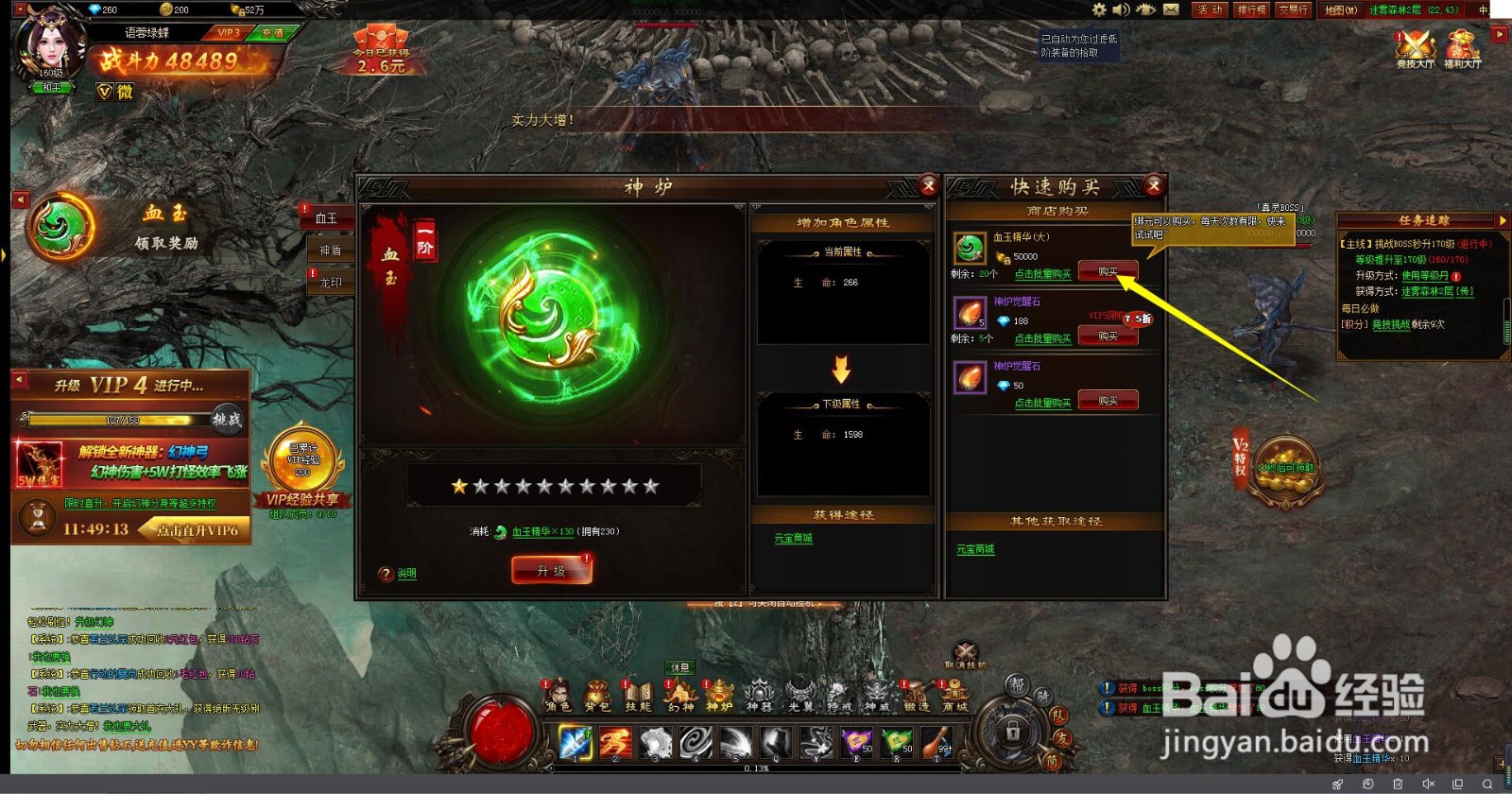Close the 快速购买 quick purchase panel

pos(1154,186)
